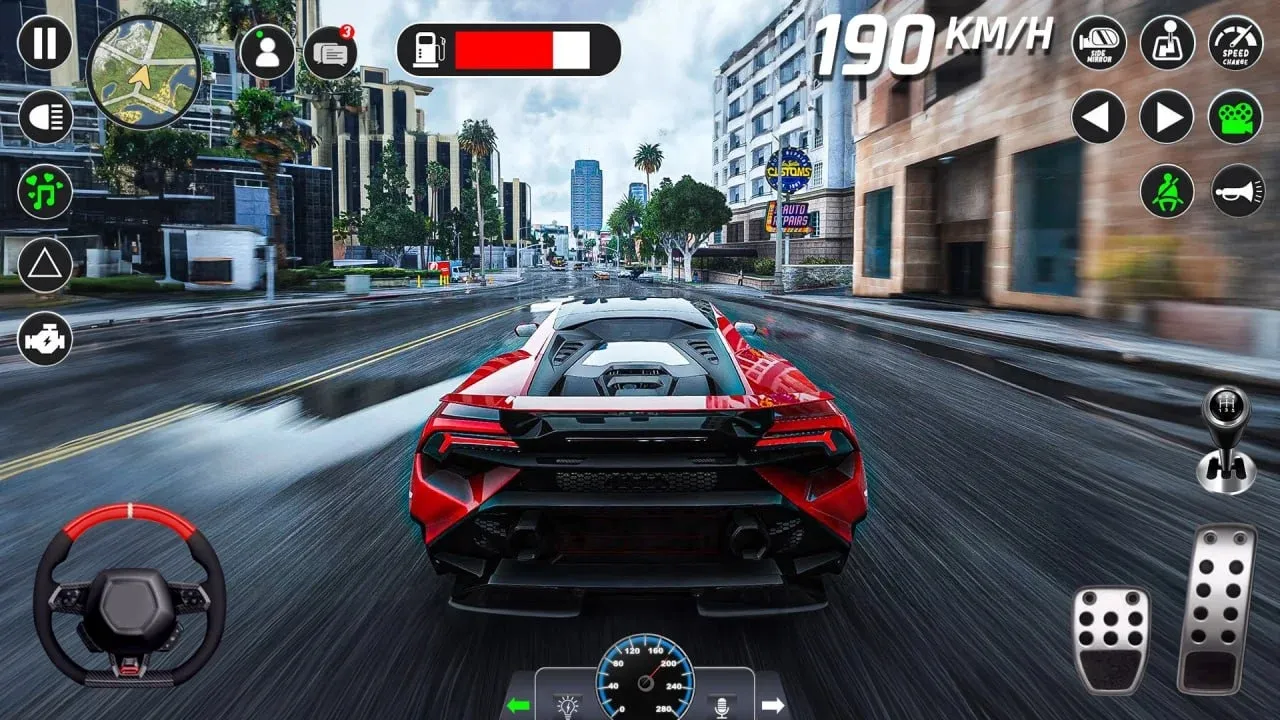
Task: Open the player profile icon
Action: click(x=267, y=52)
